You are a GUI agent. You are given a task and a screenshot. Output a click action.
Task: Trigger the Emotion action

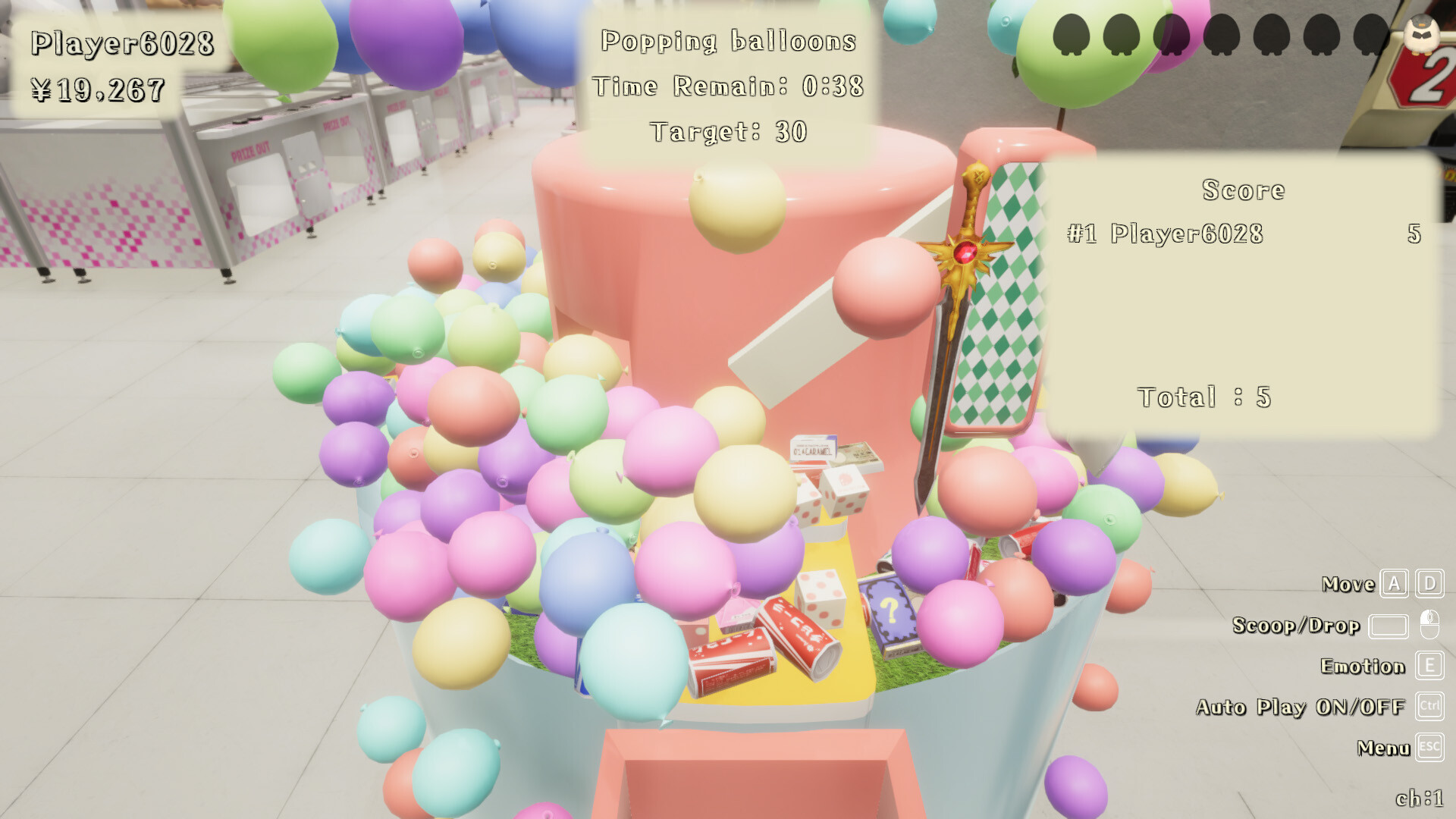click(x=1364, y=667)
